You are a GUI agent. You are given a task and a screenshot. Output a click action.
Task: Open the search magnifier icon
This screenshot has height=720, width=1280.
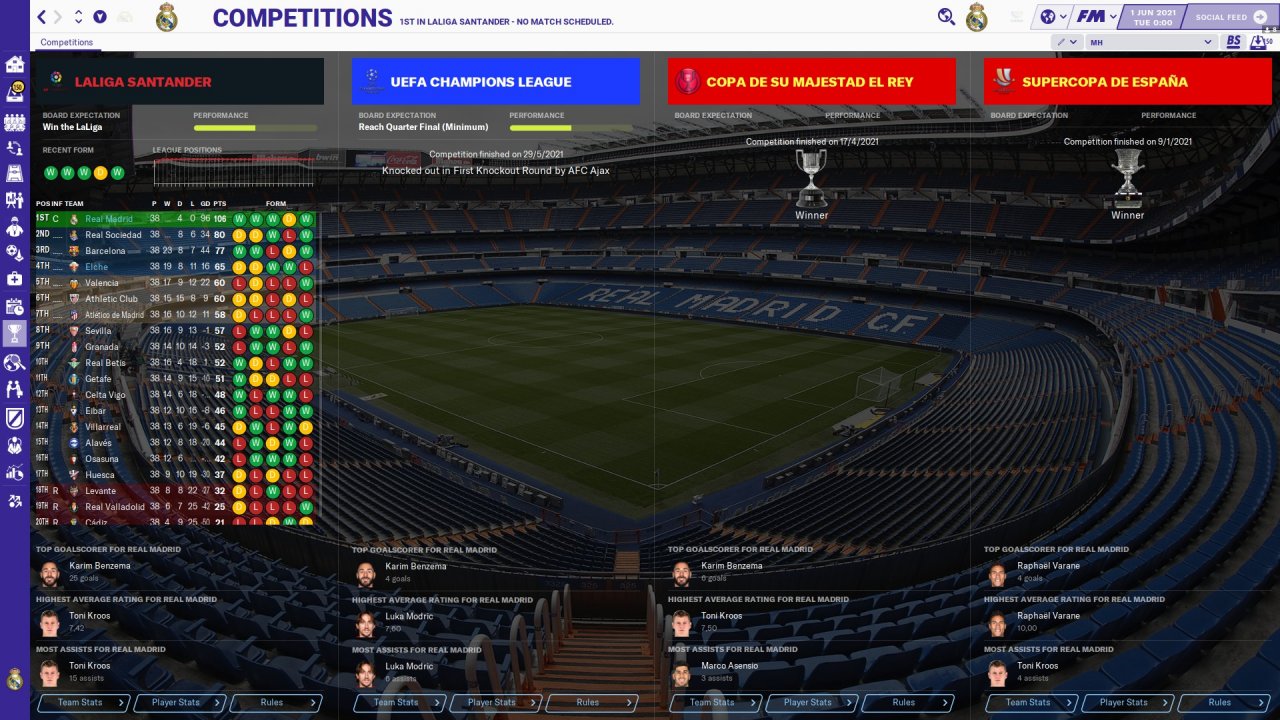(946, 17)
